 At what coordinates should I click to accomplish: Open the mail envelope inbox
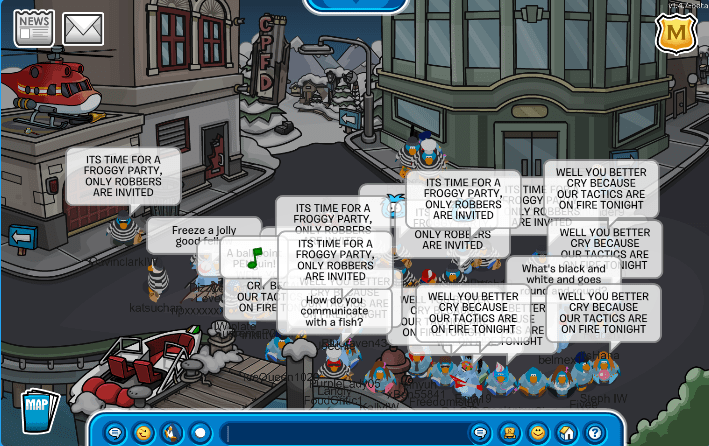click(84, 28)
